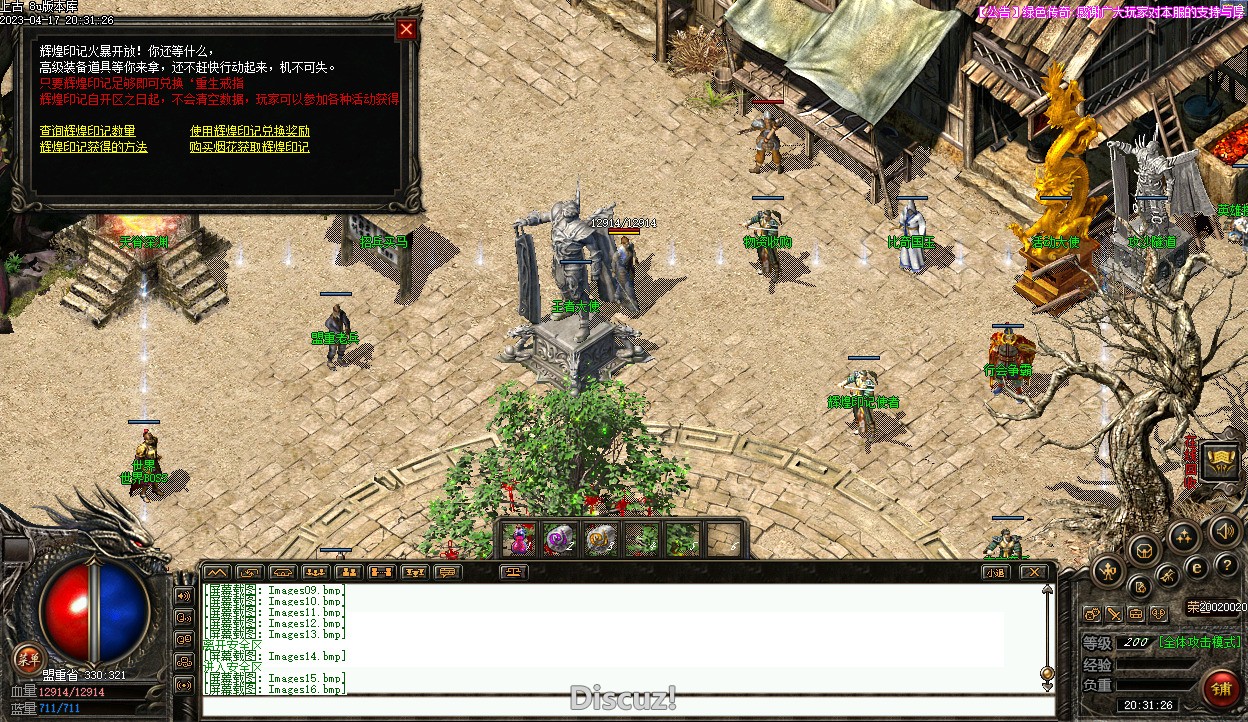Open the red 铺 shop button
This screenshot has height=722, width=1248.
tap(1220, 689)
